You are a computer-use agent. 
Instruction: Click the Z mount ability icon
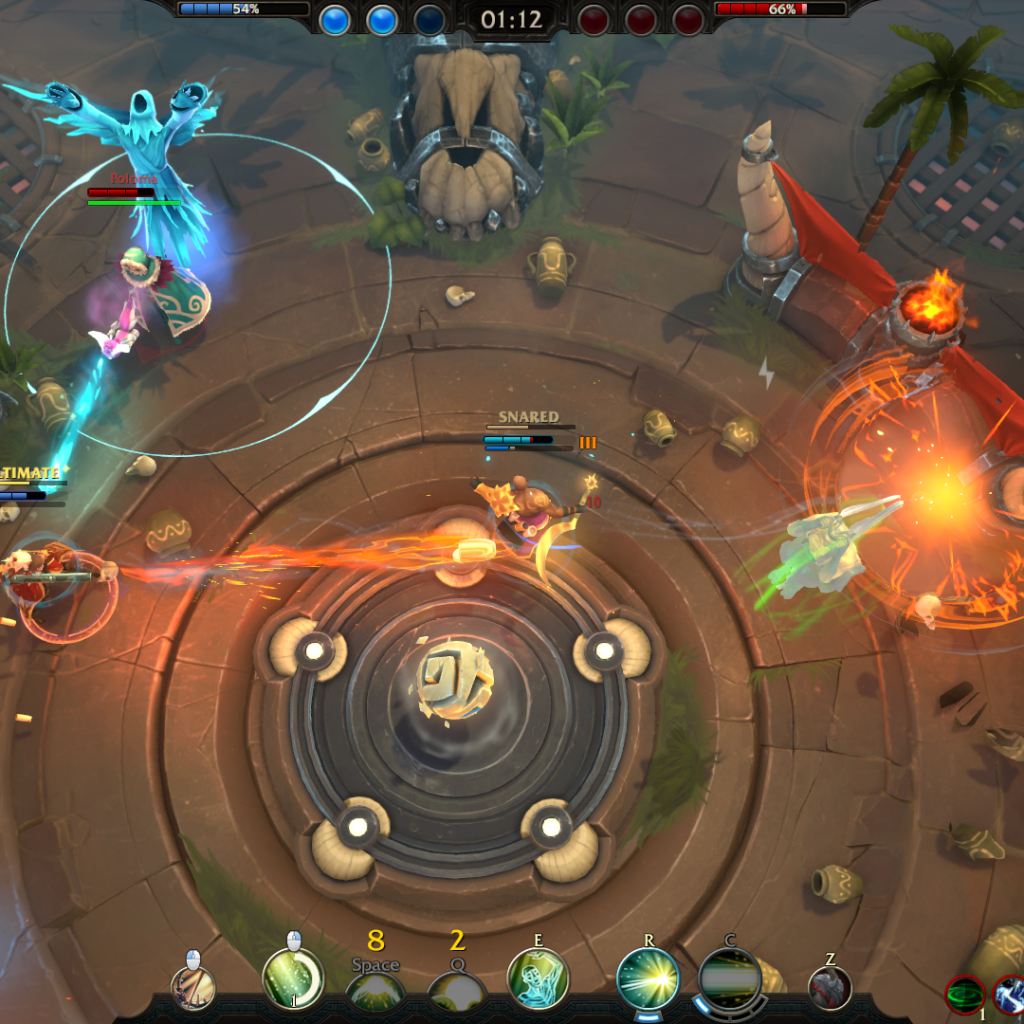coord(830,988)
